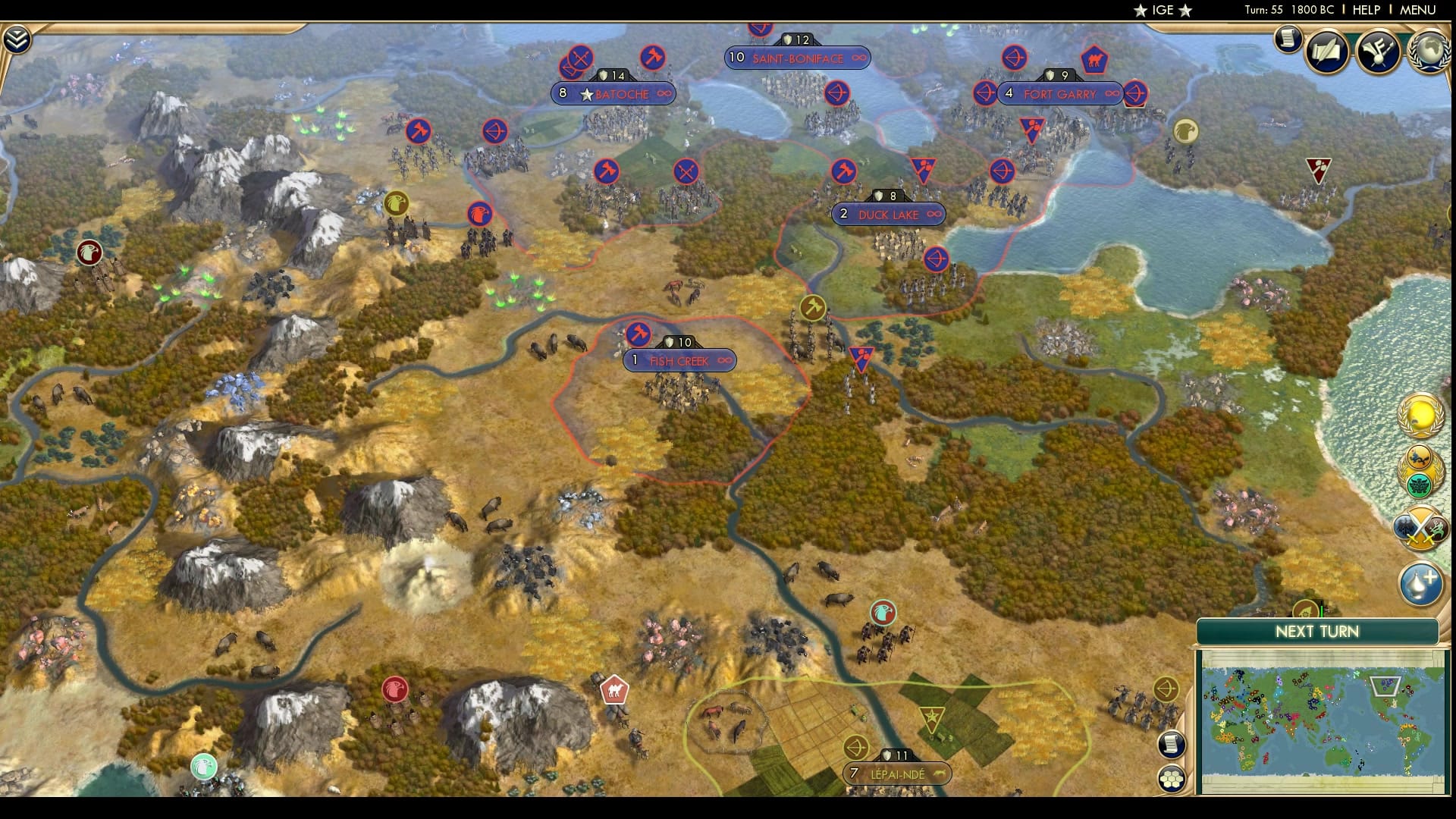The height and width of the screenshot is (819, 1456).
Task: End the turn with Next Turn
Action: [1316, 632]
